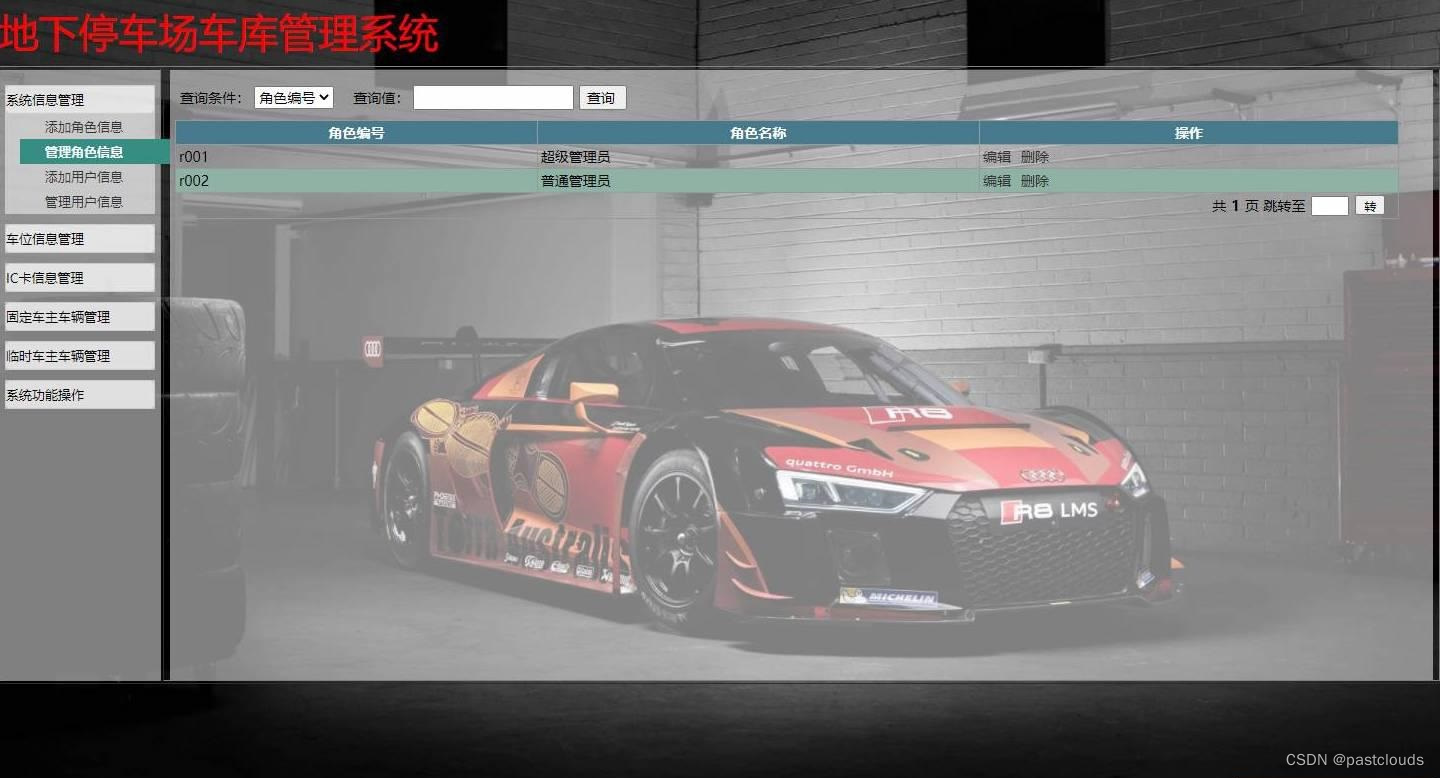Click the 转 page jump button
The height and width of the screenshot is (778, 1440).
point(1370,206)
